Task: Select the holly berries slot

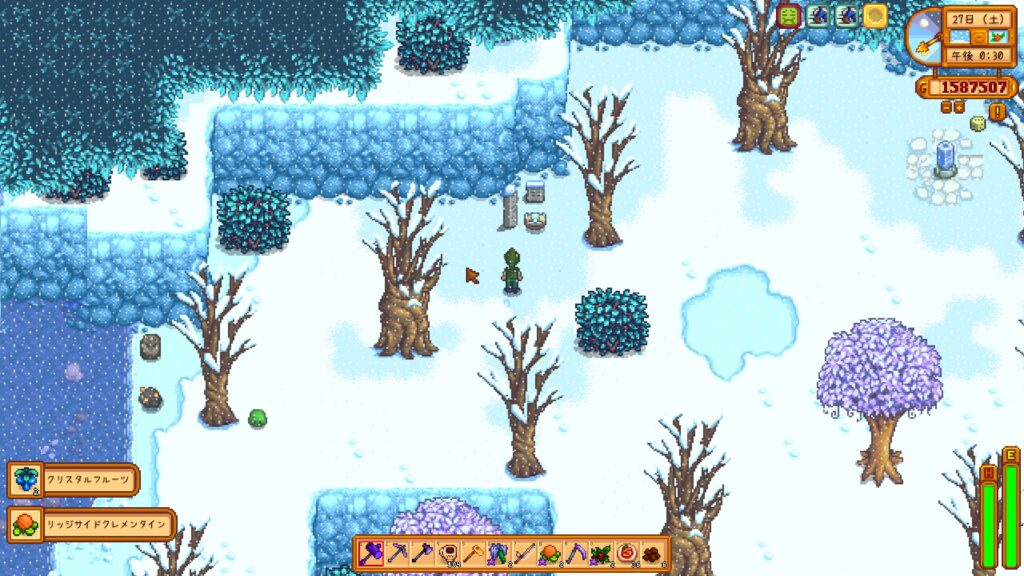Action: tap(602, 552)
